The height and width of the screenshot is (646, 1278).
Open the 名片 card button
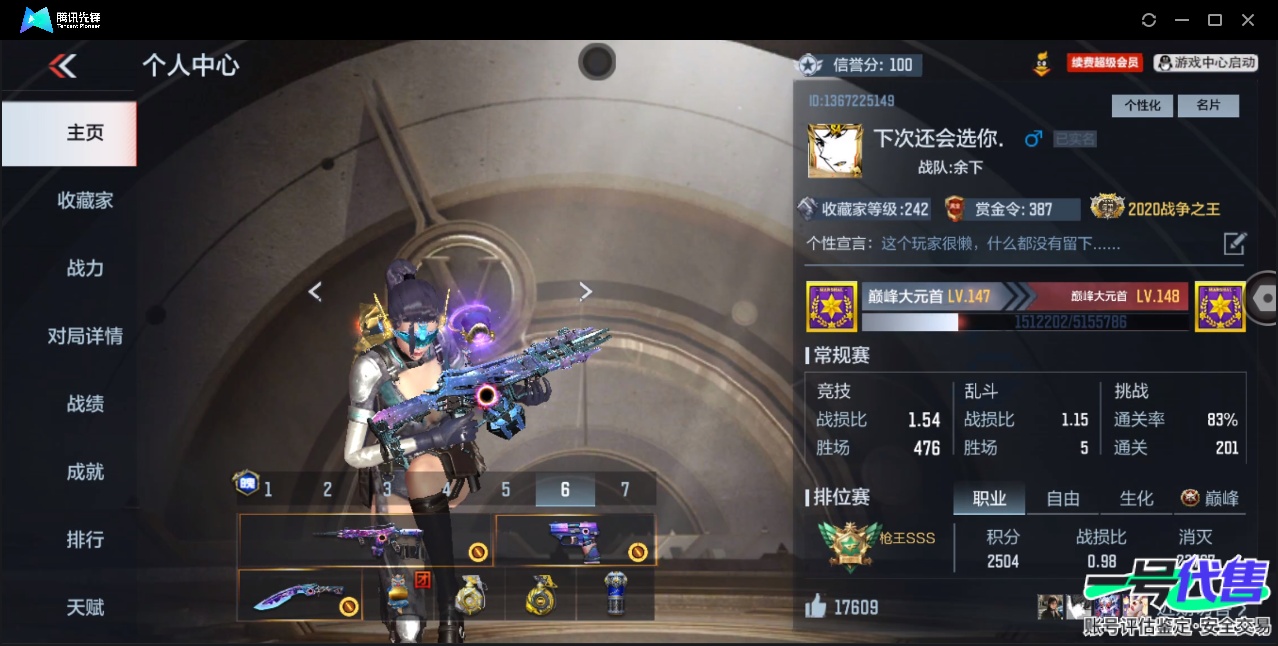coord(1208,105)
